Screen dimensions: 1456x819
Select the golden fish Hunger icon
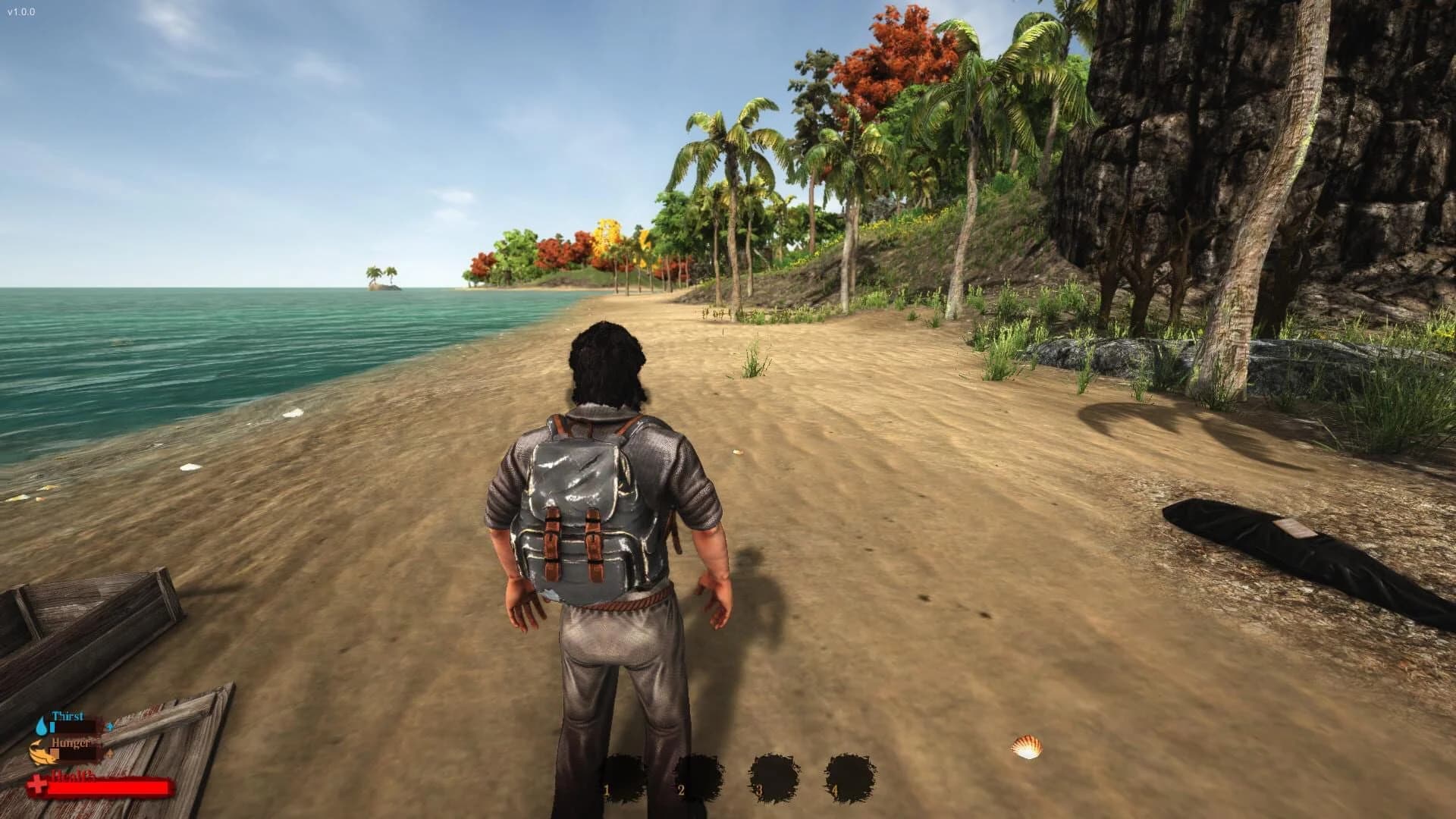(x=42, y=753)
